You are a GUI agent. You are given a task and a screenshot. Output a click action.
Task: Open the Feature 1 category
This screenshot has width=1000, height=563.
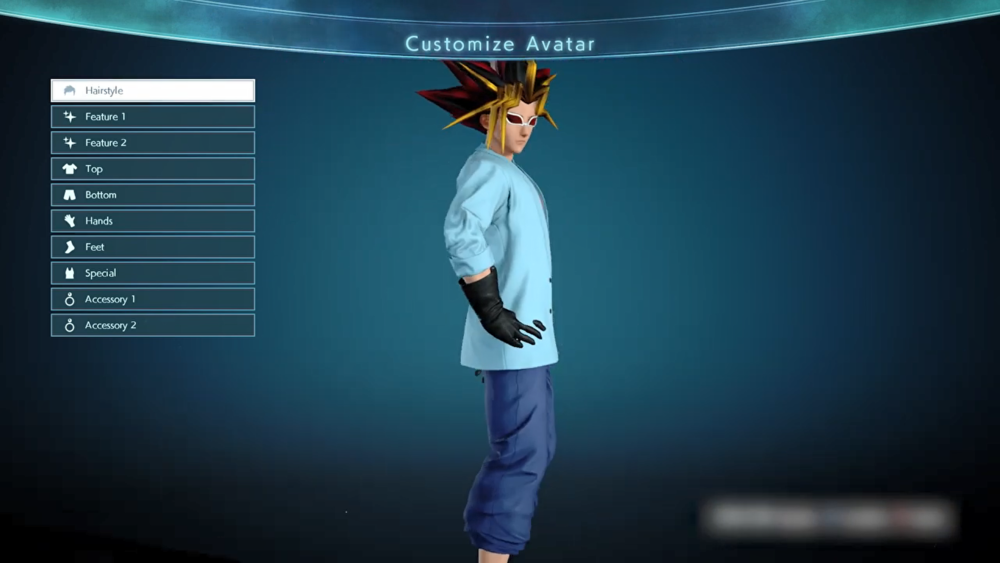point(153,117)
